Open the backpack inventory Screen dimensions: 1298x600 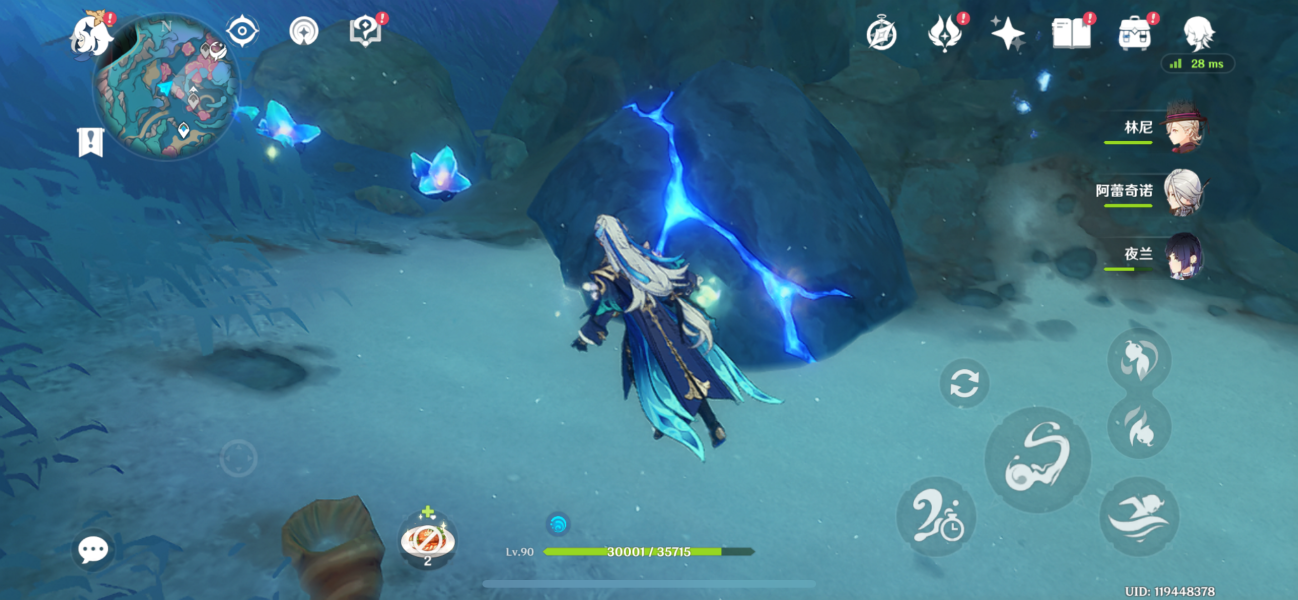click(x=1134, y=34)
